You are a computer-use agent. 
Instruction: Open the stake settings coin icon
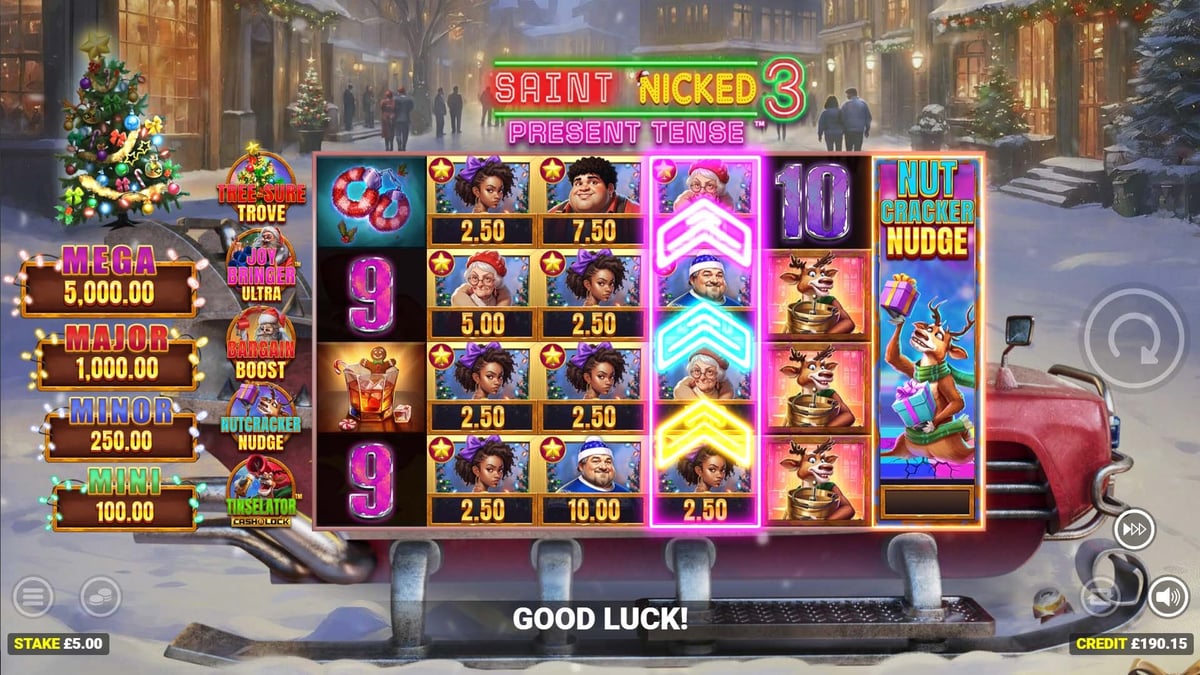100,598
